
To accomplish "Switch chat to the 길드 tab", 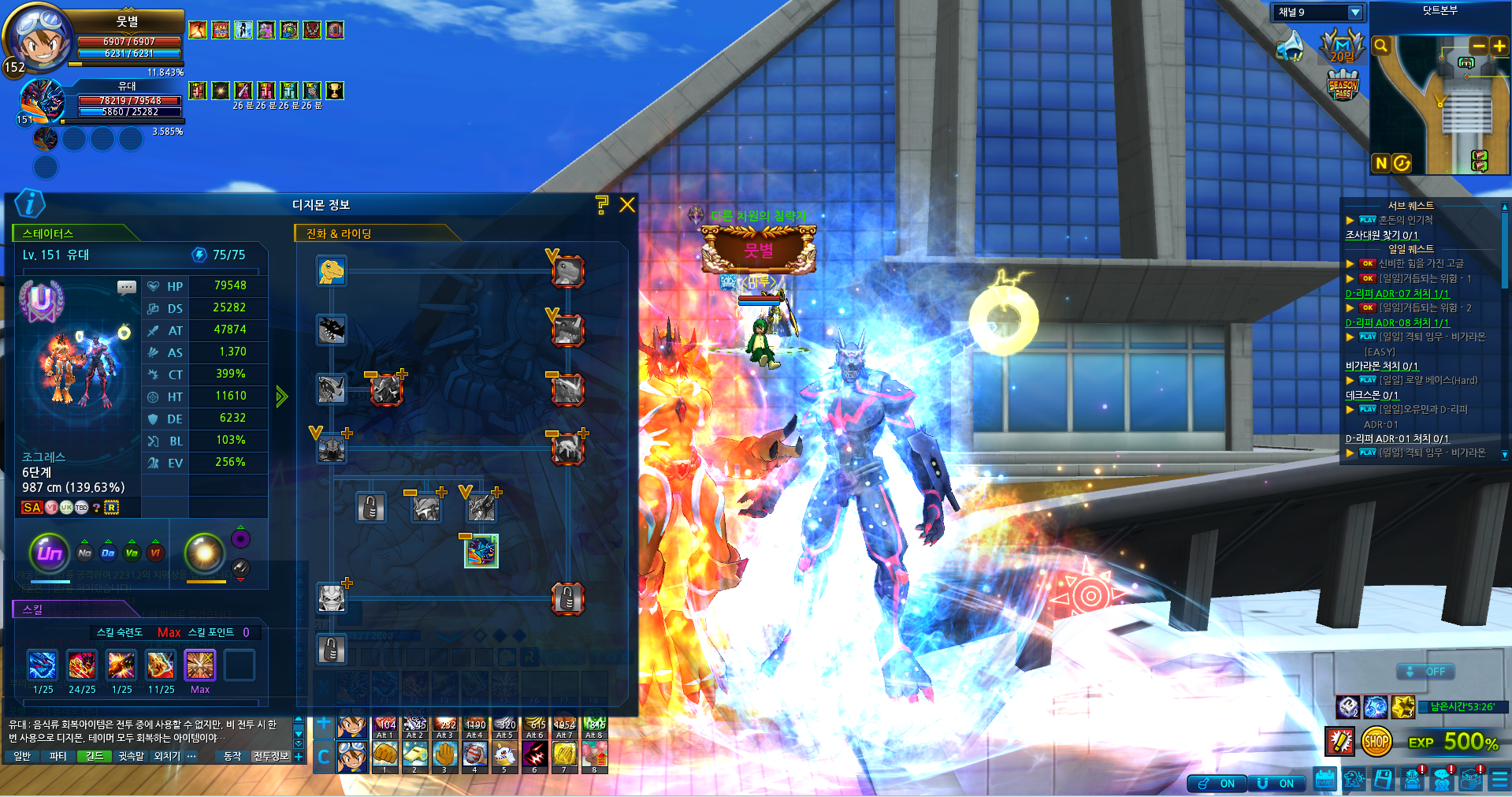I will tap(95, 756).
